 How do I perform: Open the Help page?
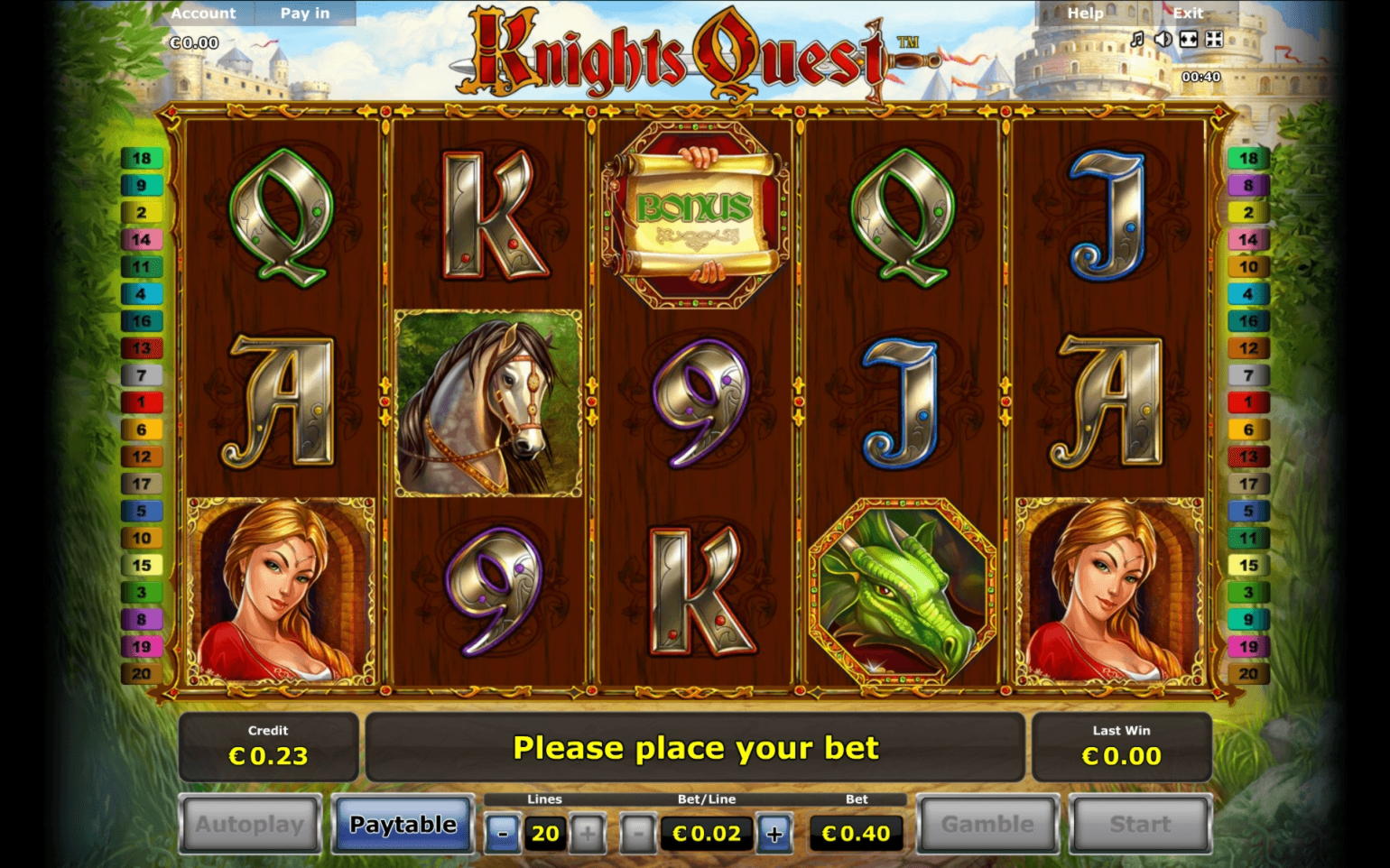[x=1085, y=14]
